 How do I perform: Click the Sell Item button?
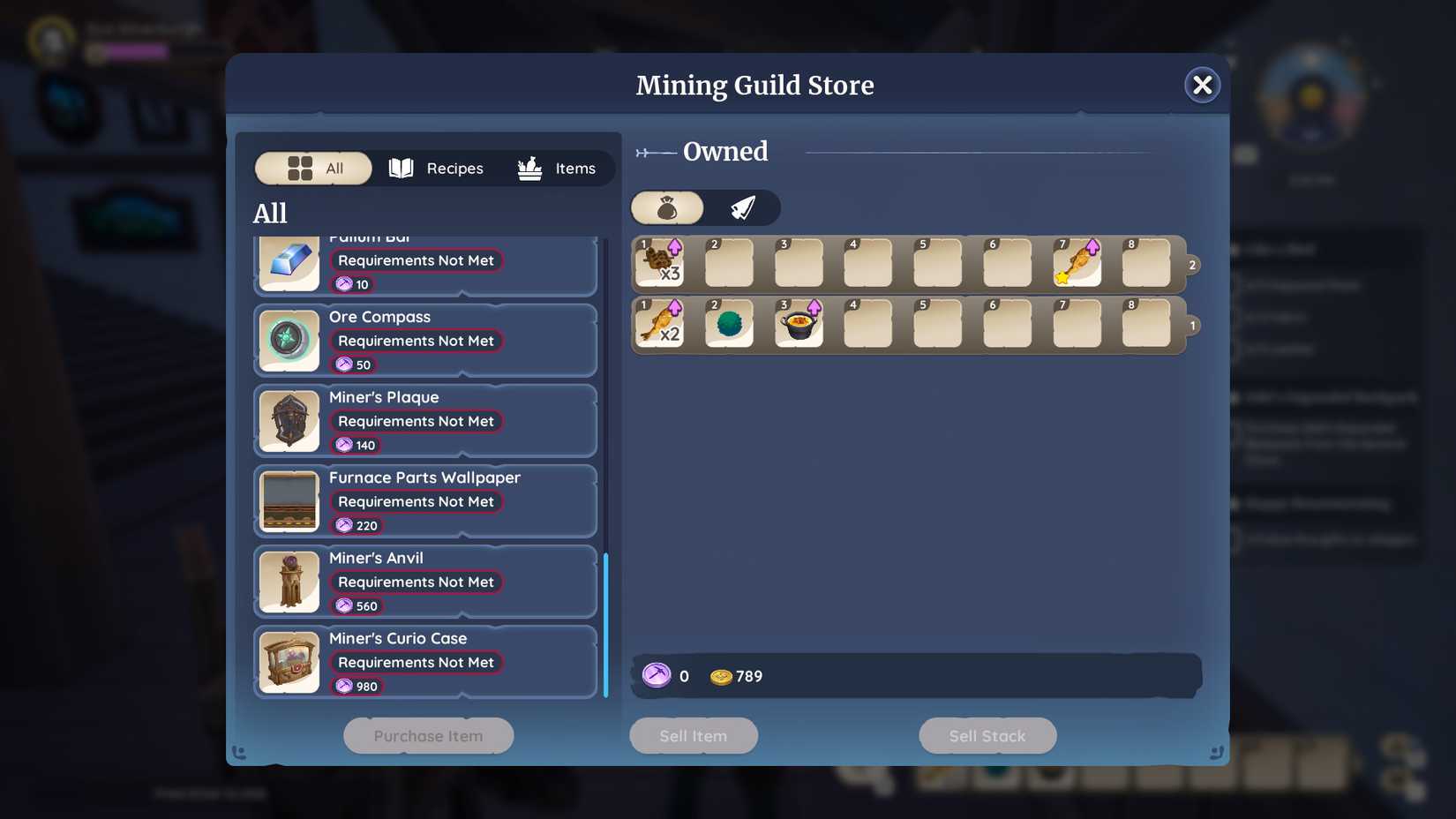693,735
